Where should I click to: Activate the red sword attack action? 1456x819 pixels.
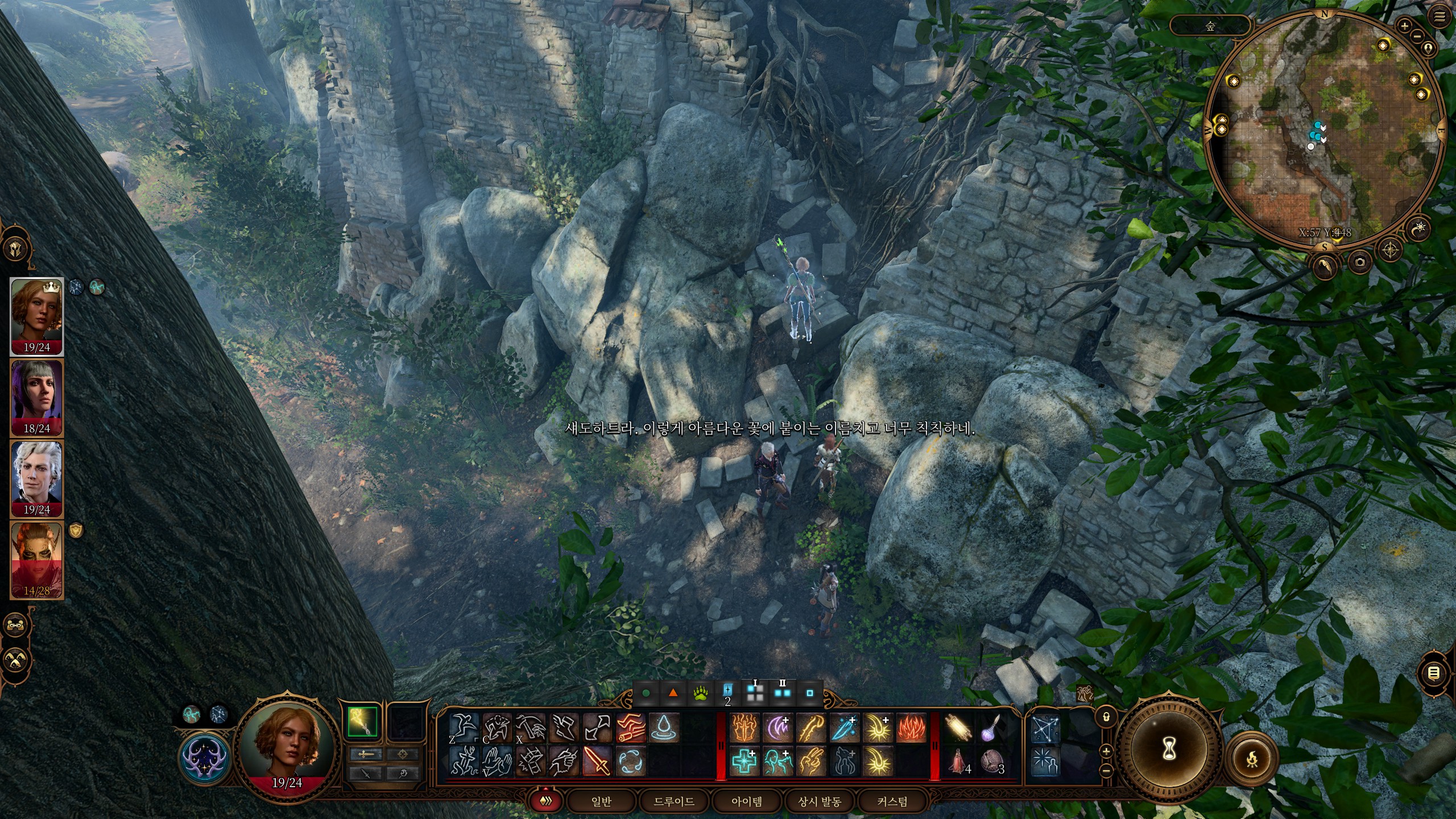[x=597, y=761]
